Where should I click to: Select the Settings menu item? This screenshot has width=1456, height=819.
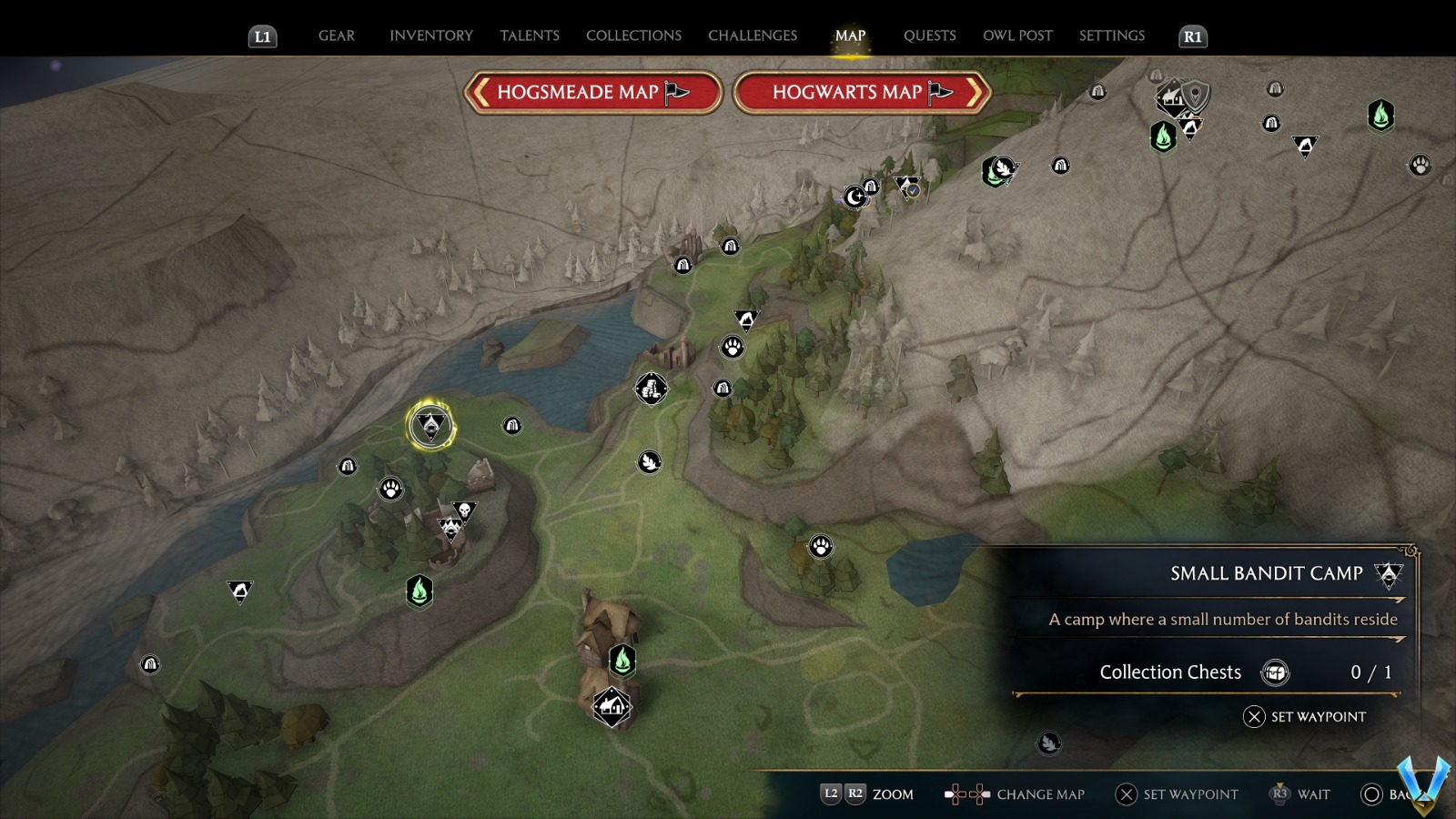point(1111,35)
